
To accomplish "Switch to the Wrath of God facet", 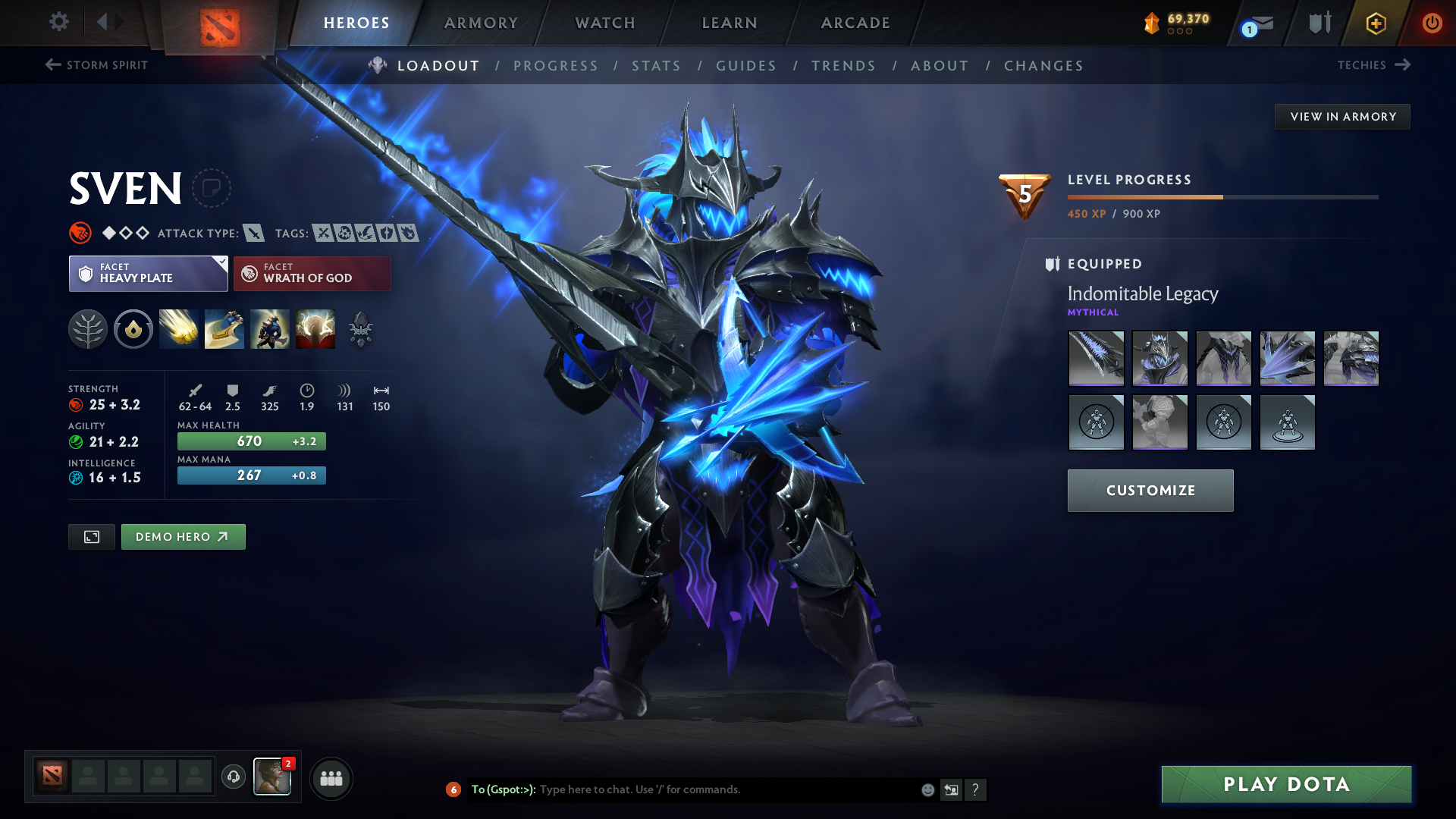I will (x=312, y=273).
